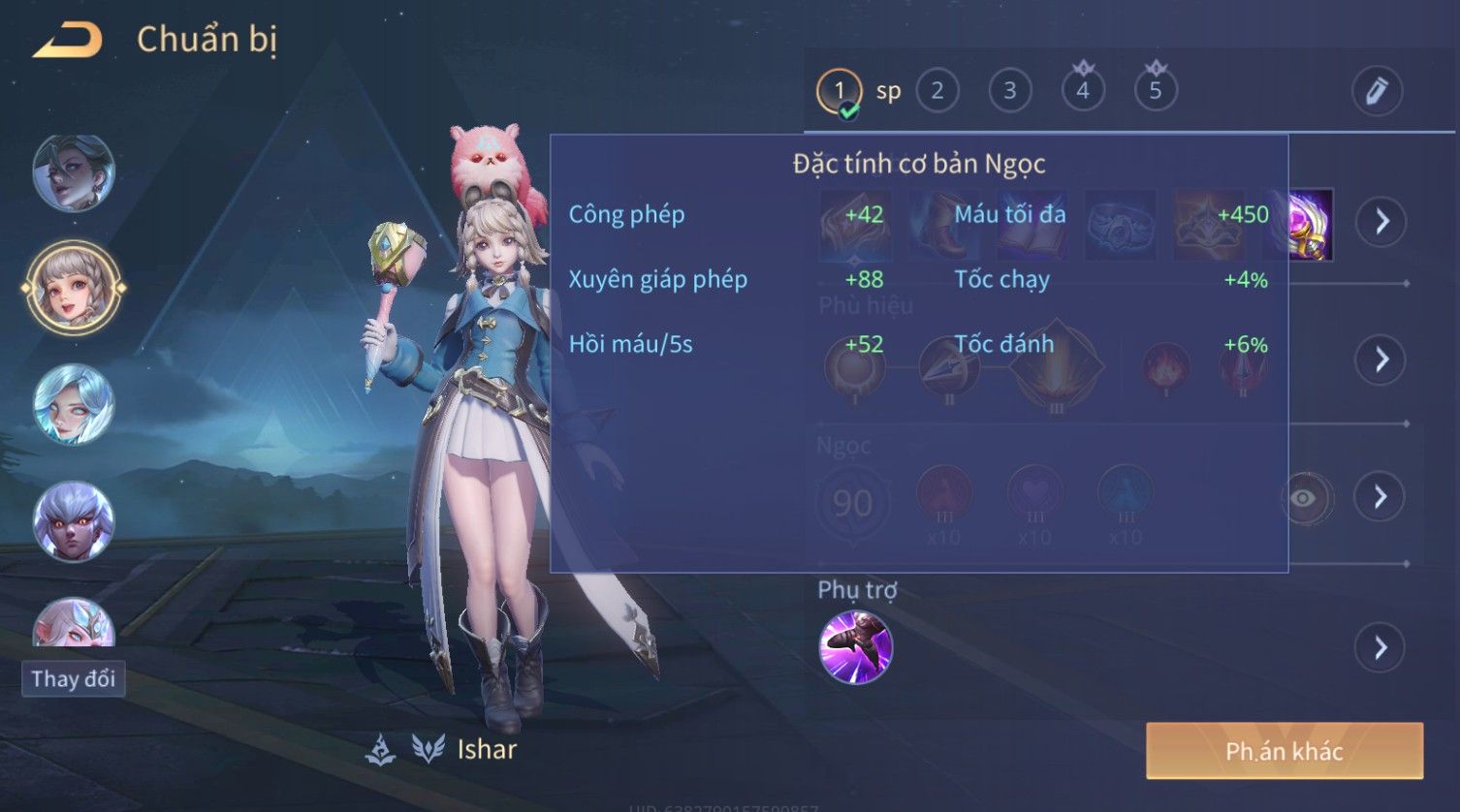Open the Ngọc rune settings arrow
Viewport: 1460px width, 812px height.
click(x=1381, y=497)
